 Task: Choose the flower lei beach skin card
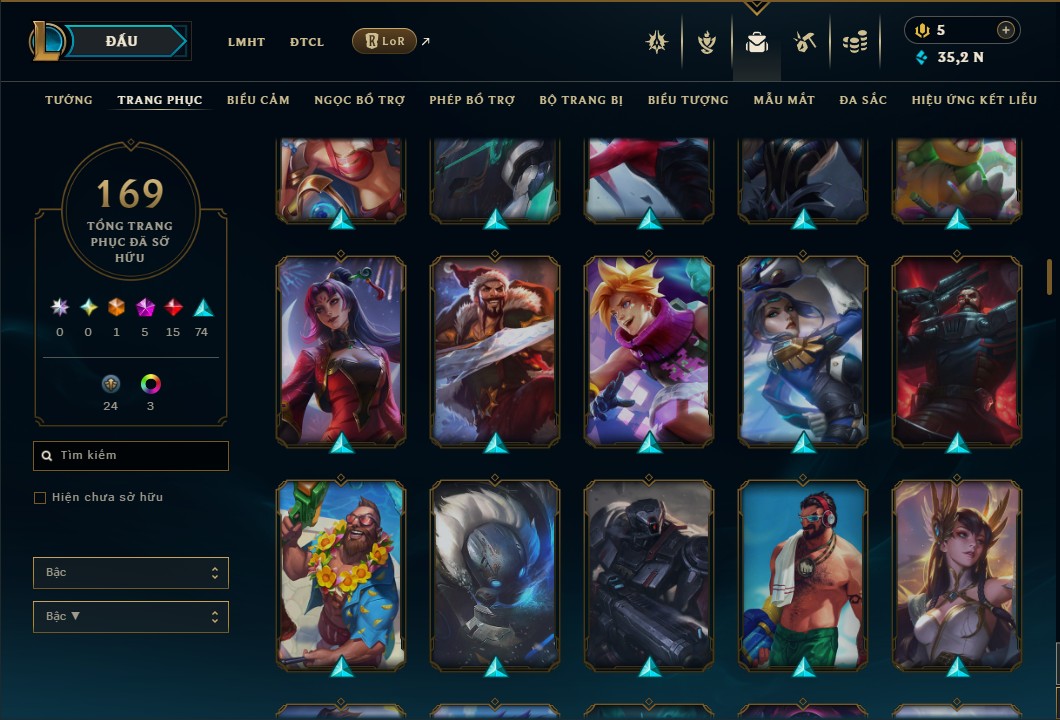(341, 574)
